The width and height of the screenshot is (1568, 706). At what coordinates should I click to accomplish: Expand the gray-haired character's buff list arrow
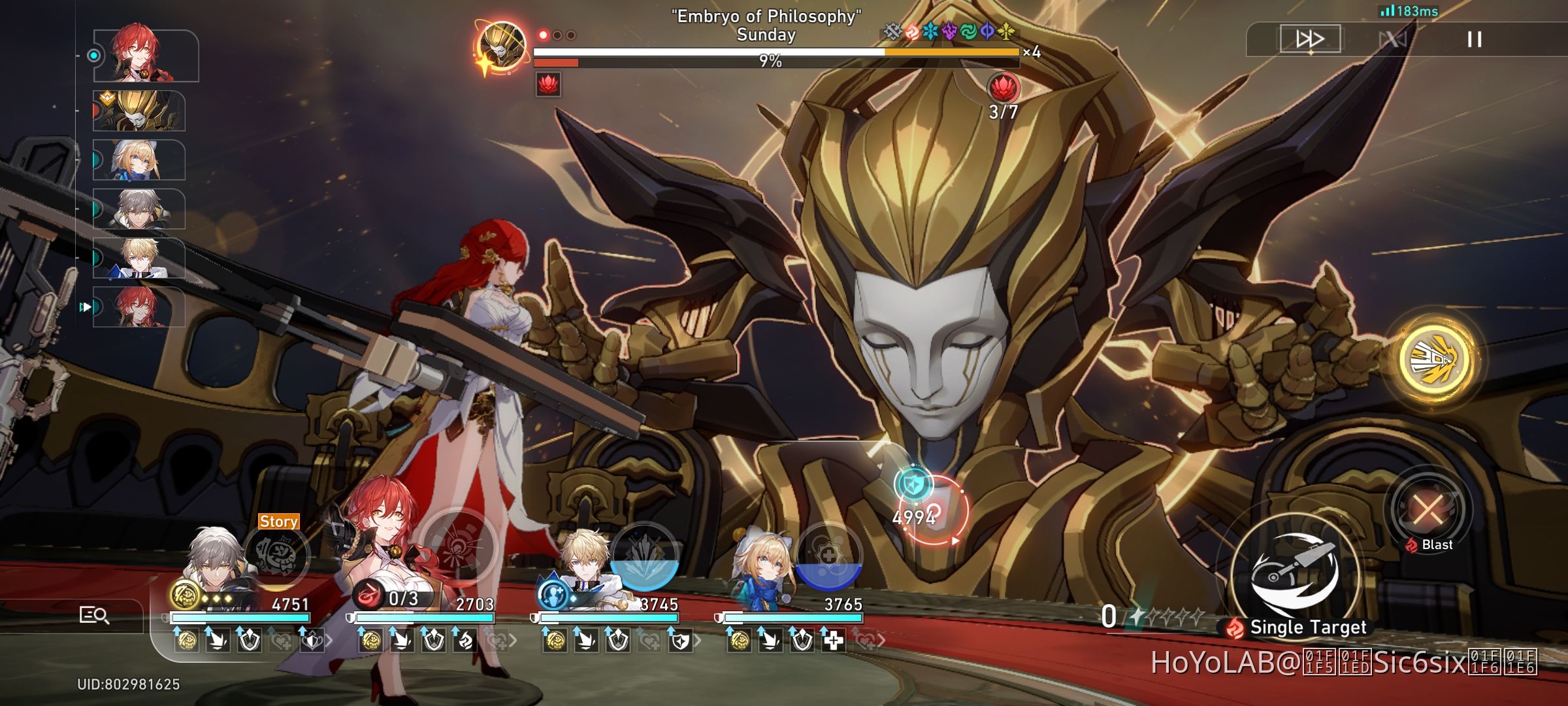coord(329,641)
